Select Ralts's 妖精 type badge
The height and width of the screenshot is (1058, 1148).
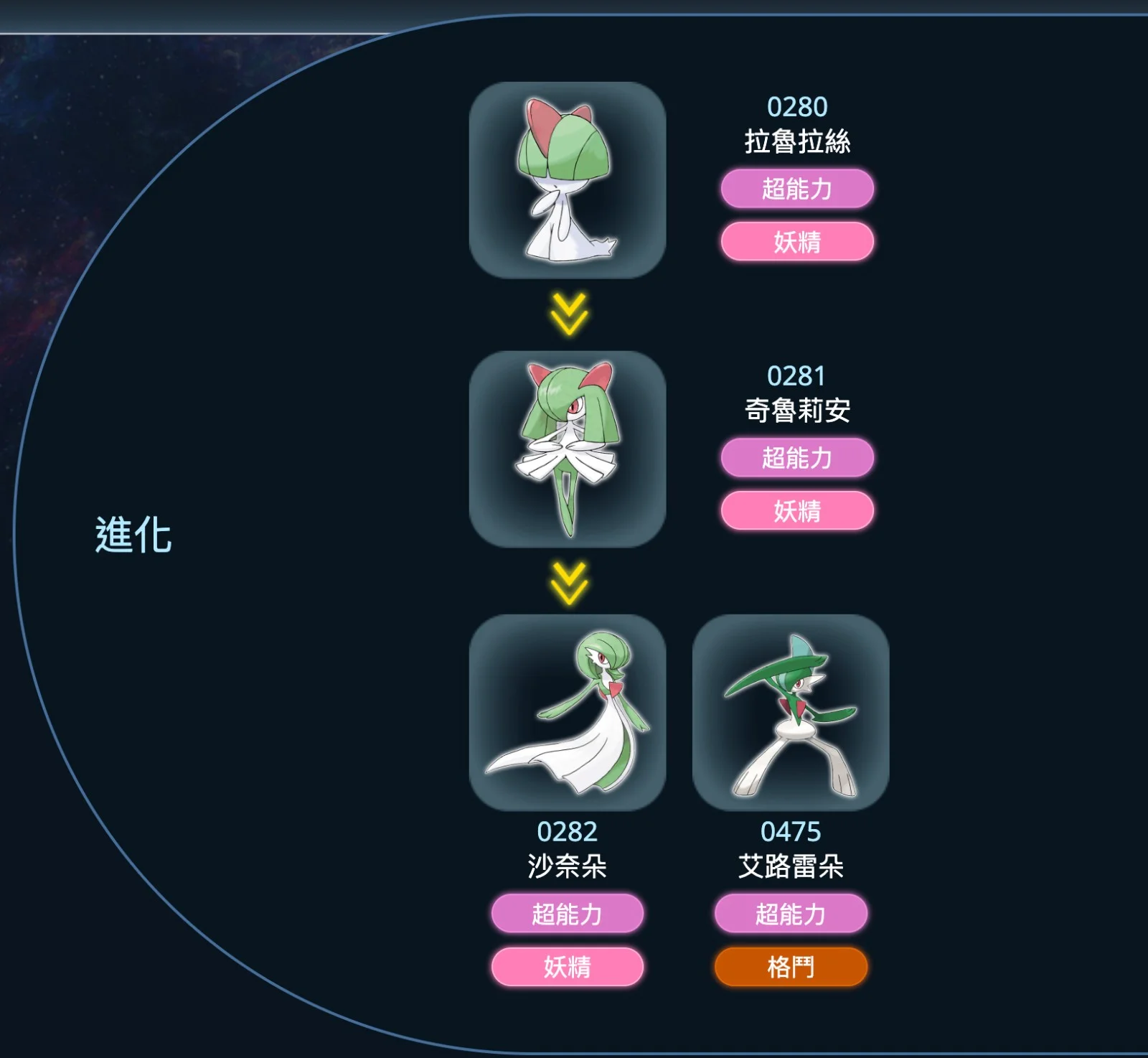tap(797, 242)
